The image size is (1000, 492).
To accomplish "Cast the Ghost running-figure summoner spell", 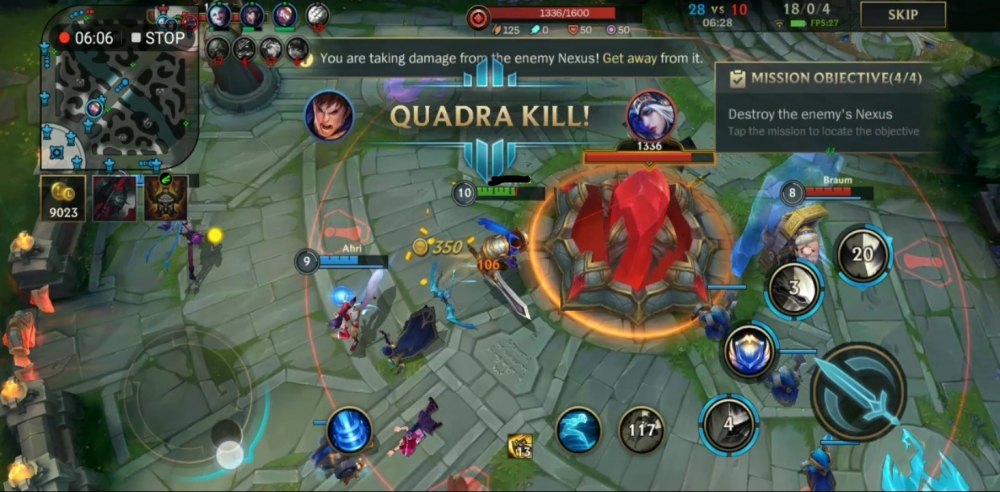I will pos(579,429).
